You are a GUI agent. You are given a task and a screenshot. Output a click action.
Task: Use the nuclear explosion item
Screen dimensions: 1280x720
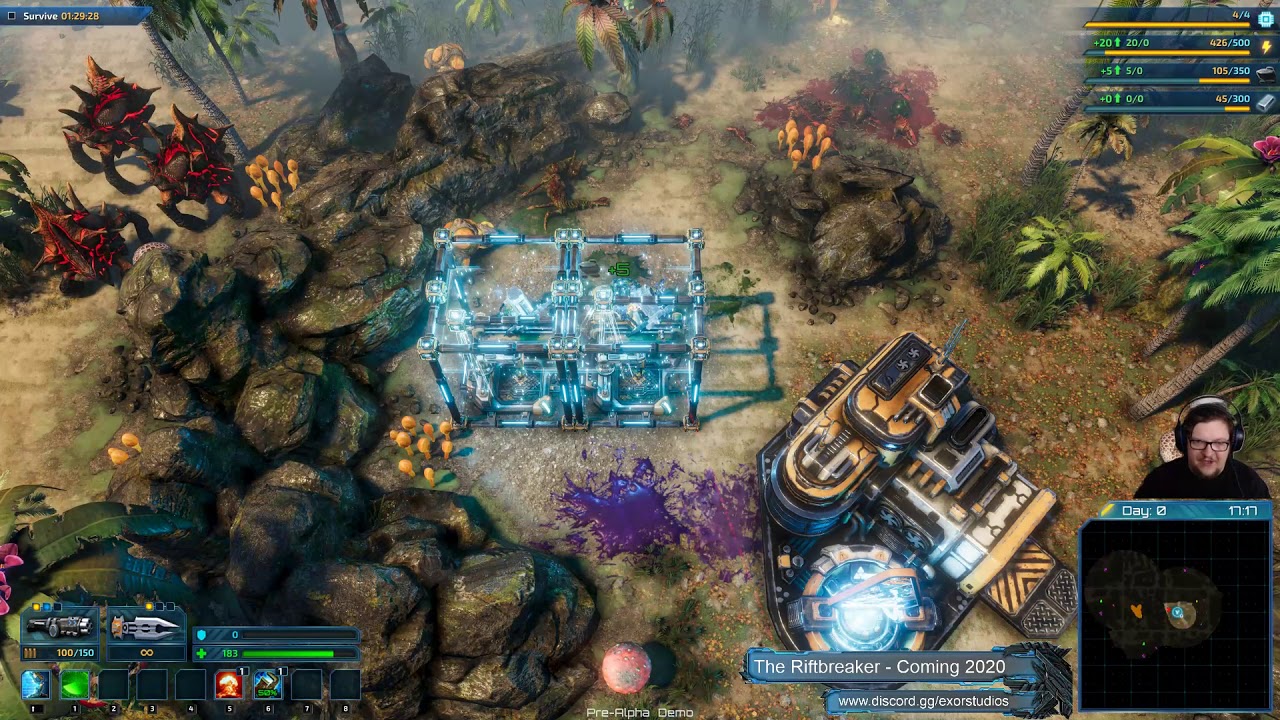(229, 685)
